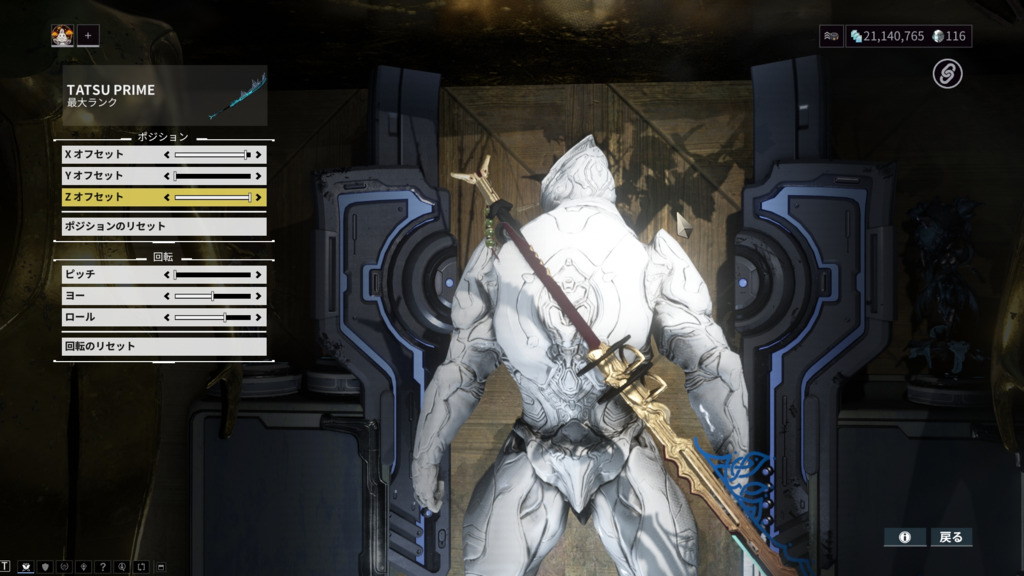Open the info button beside 戻る
This screenshot has height=576, width=1024.
pos(905,537)
